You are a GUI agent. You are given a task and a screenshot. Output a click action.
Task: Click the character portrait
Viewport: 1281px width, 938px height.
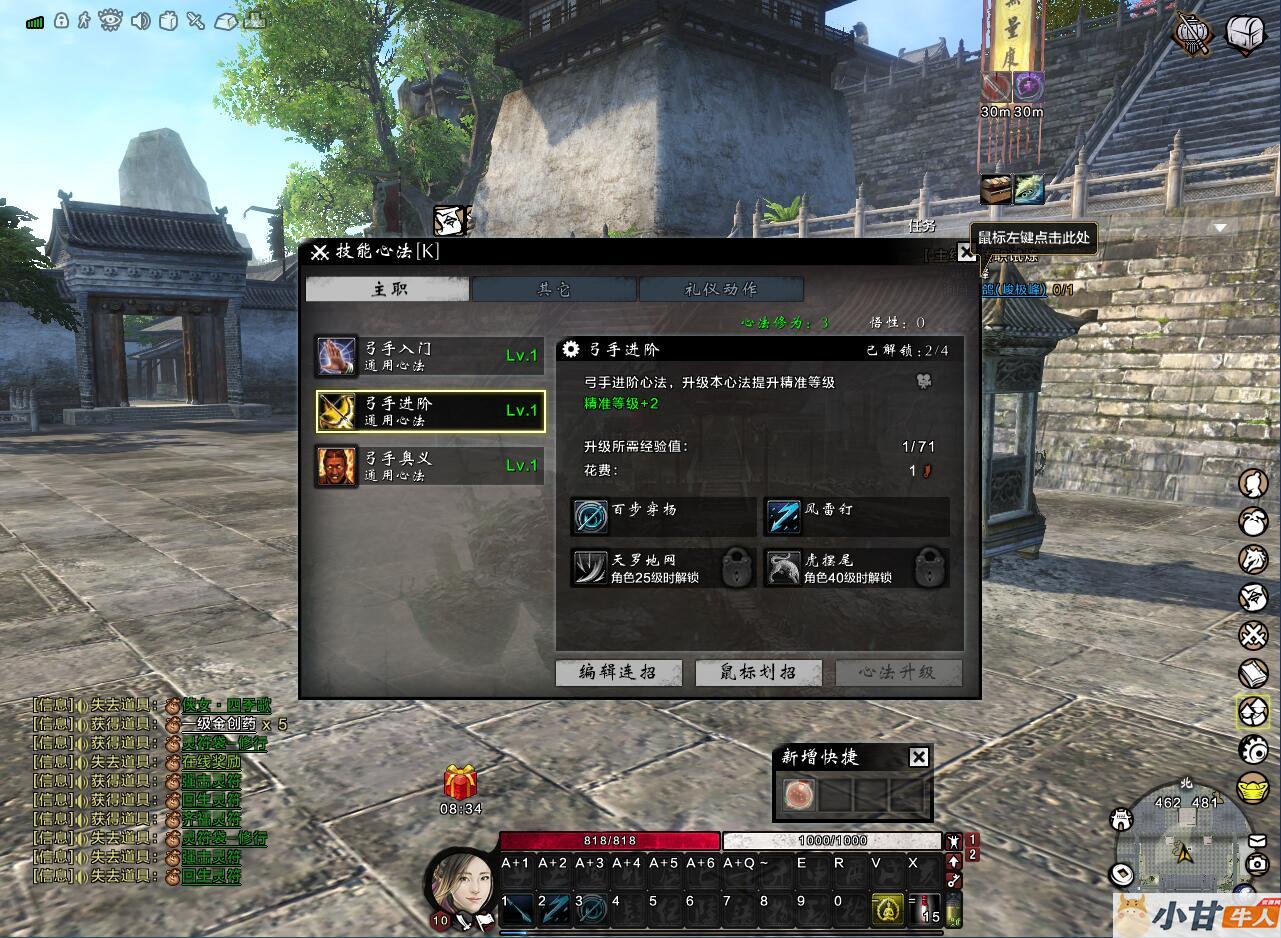(461, 880)
